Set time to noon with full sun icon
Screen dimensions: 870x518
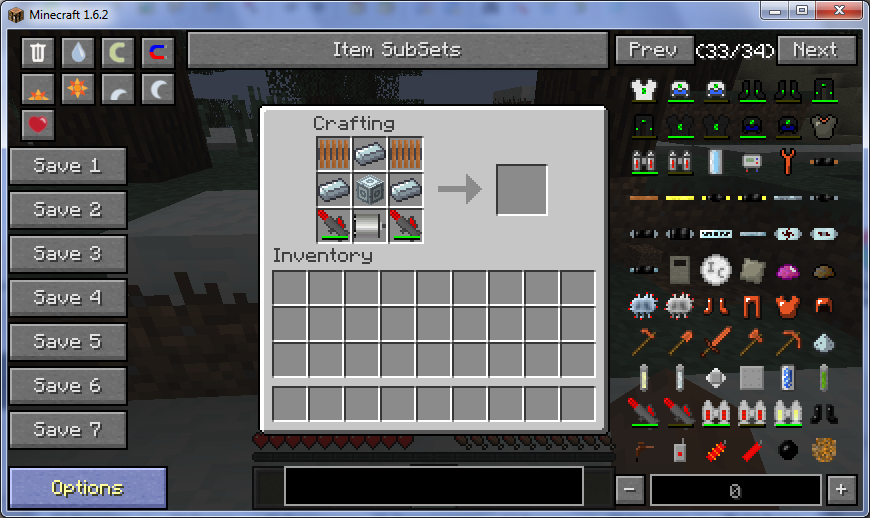78,90
